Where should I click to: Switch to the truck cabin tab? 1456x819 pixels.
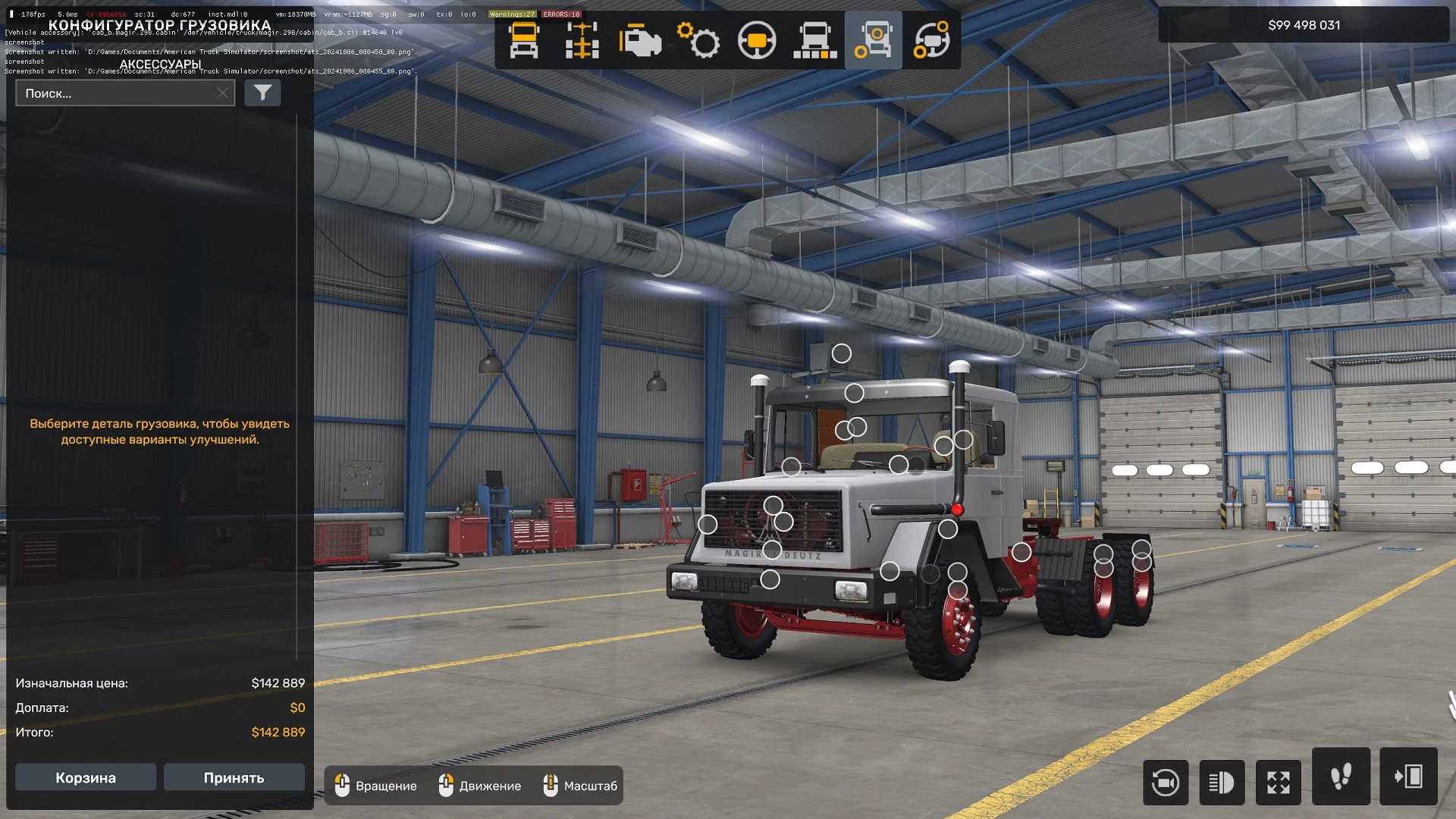pyautogui.click(x=524, y=40)
